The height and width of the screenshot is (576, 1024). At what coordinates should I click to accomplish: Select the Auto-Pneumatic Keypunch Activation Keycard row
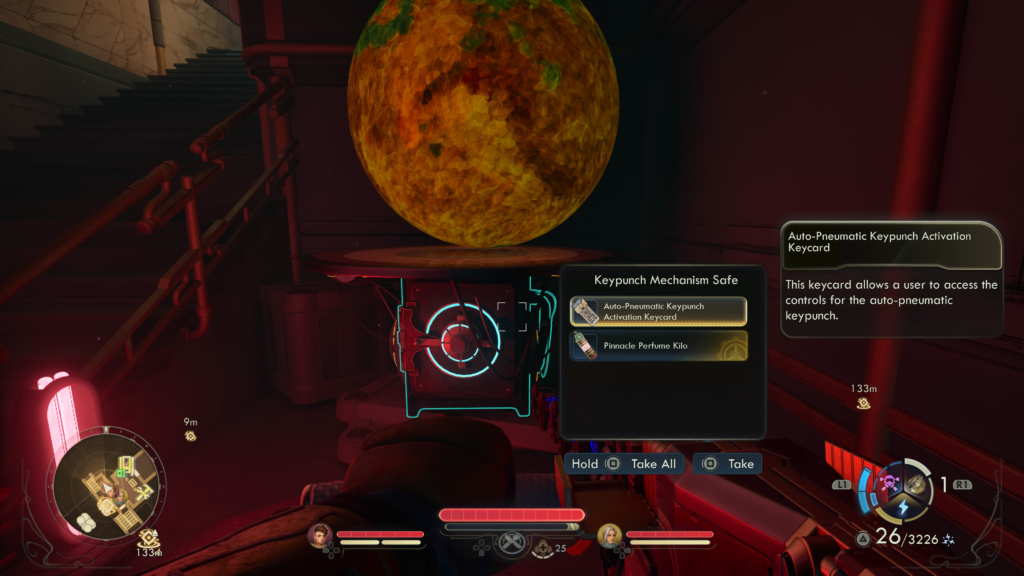658,311
